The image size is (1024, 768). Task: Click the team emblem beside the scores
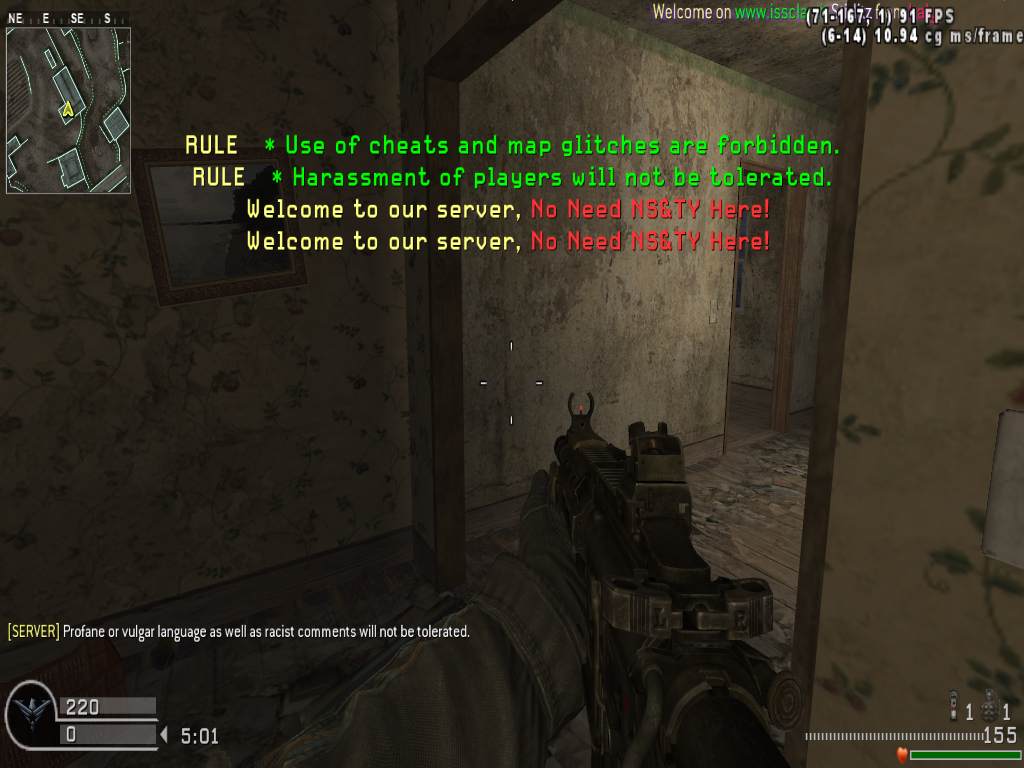pyautogui.click(x=31, y=716)
